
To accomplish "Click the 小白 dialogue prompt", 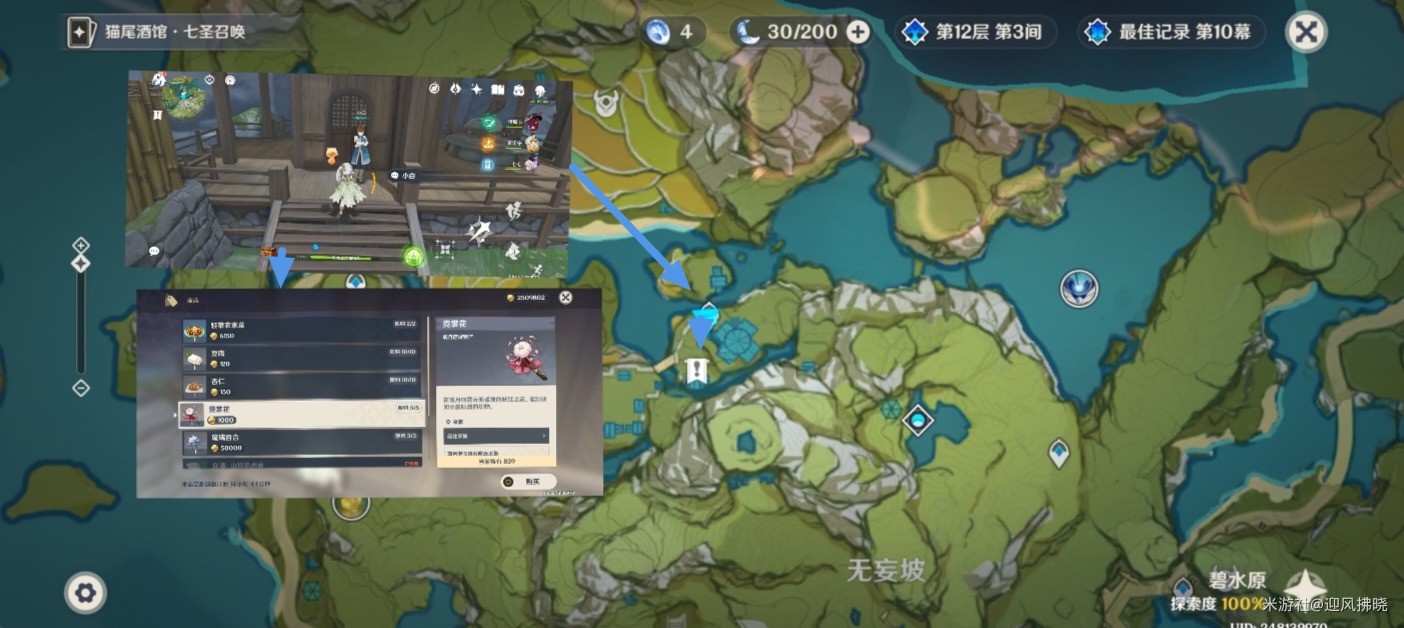I will click(x=404, y=175).
